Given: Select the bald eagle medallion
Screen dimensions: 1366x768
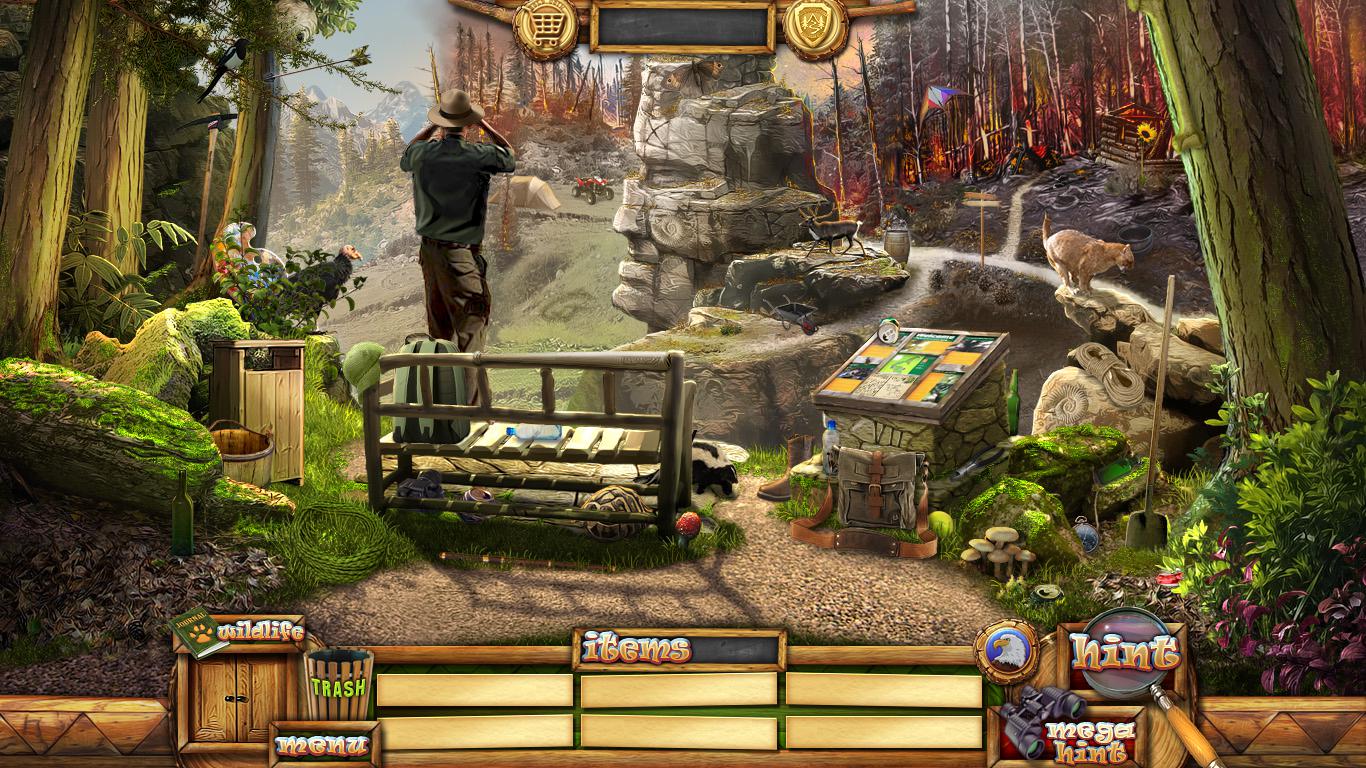Looking at the screenshot, I should pos(1004,651).
